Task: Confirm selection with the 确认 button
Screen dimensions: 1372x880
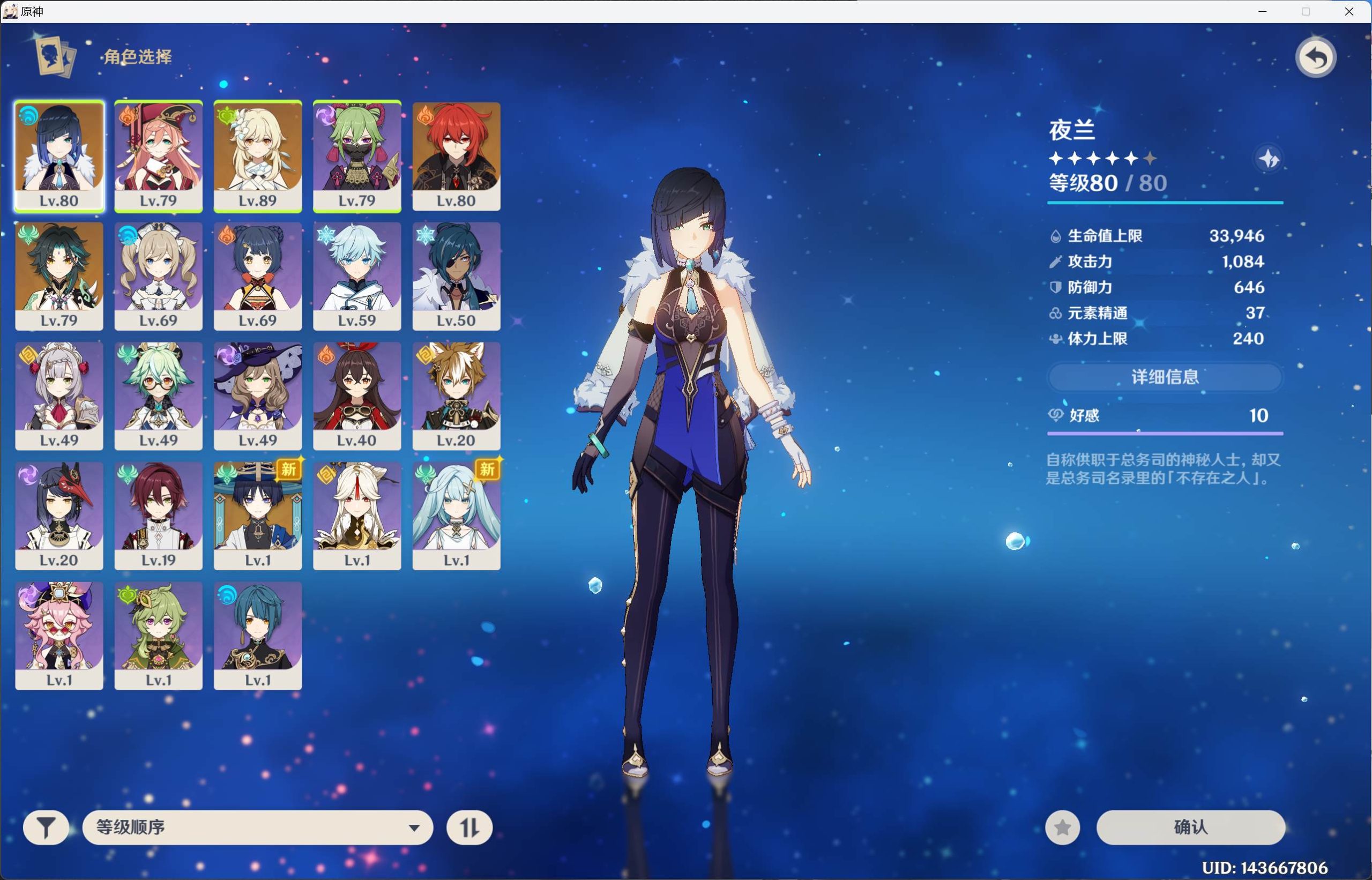Action: (1190, 827)
